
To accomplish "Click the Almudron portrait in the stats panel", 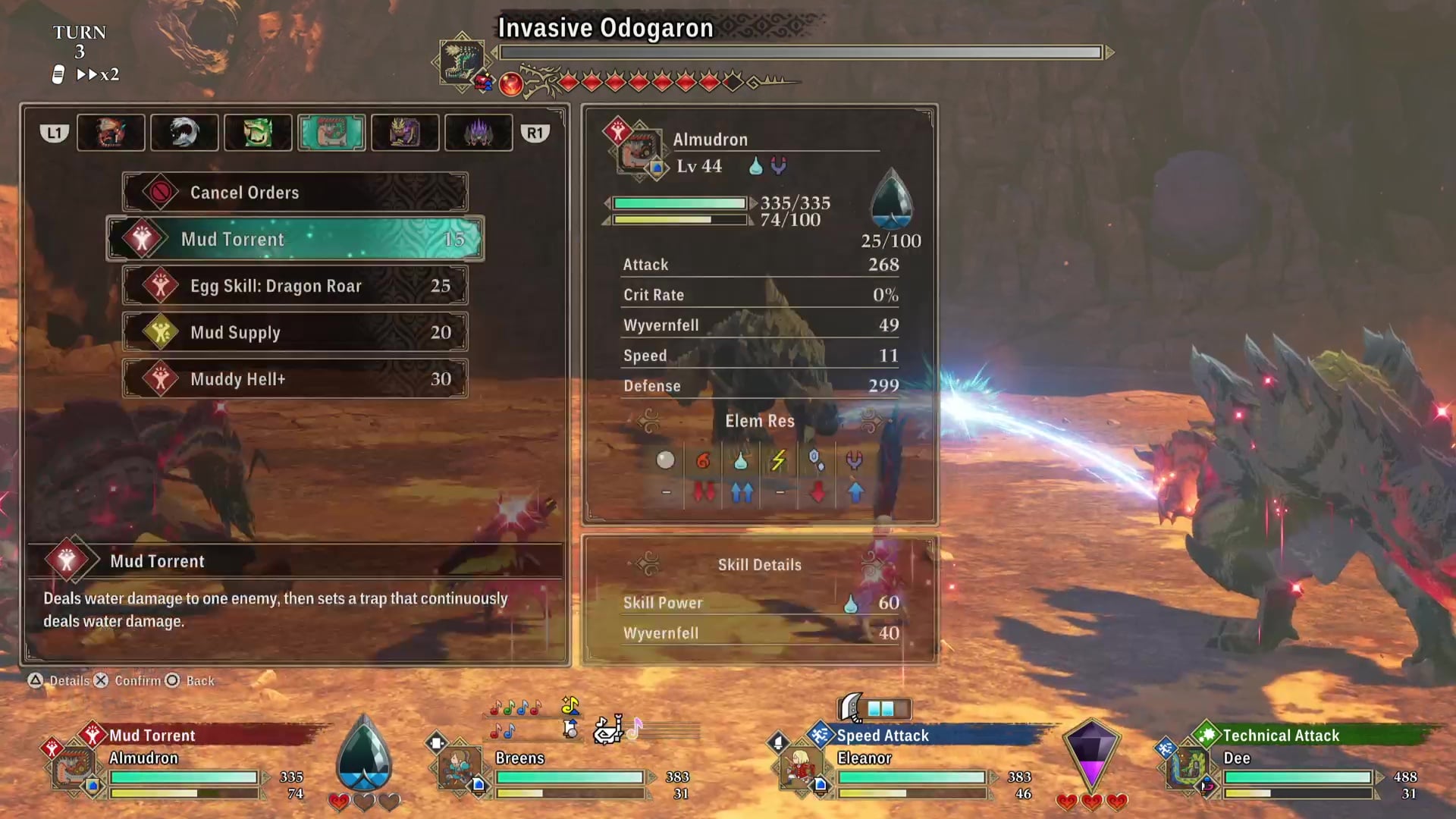I will click(x=639, y=152).
